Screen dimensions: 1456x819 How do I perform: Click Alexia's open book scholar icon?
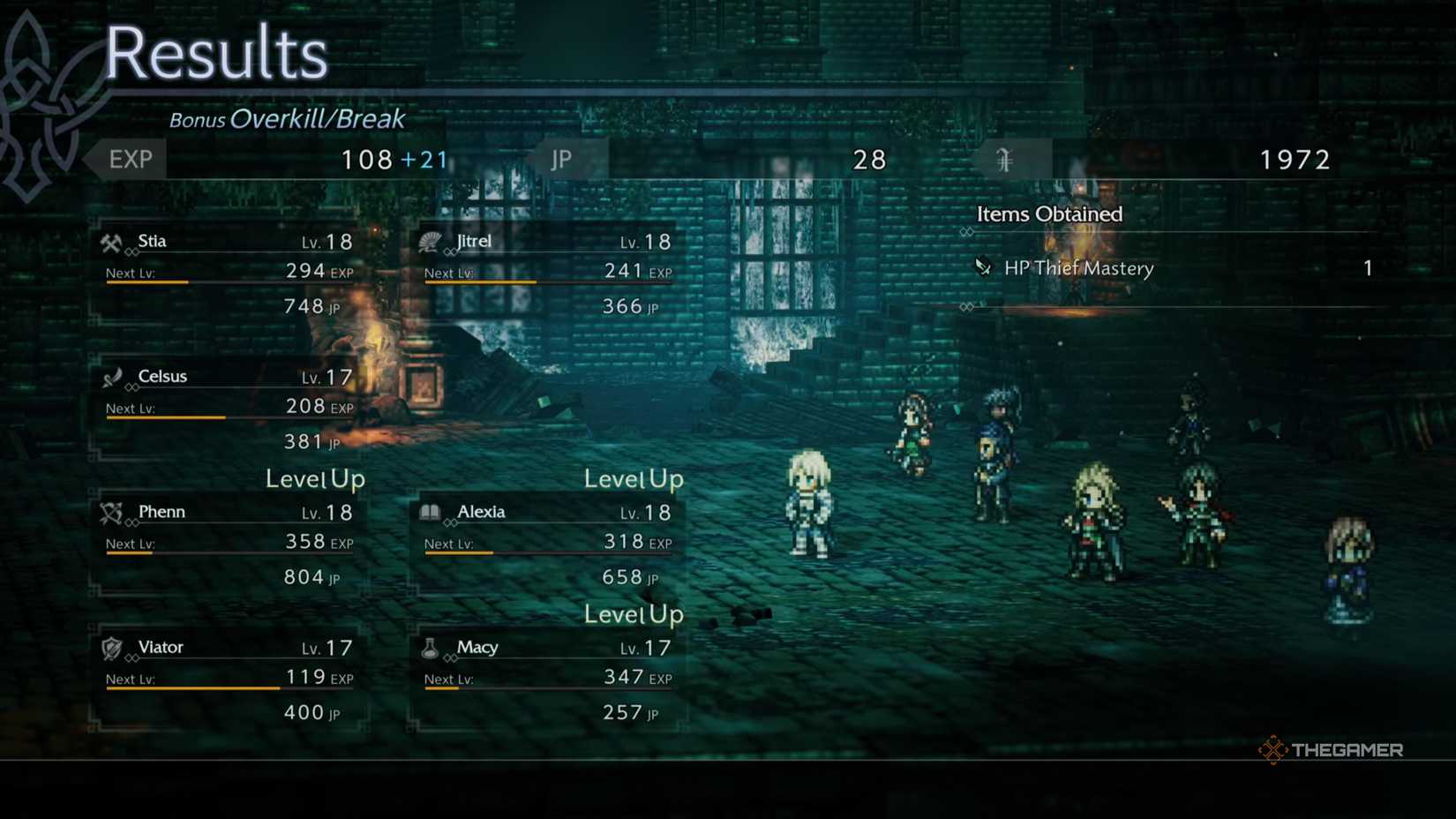point(431,510)
